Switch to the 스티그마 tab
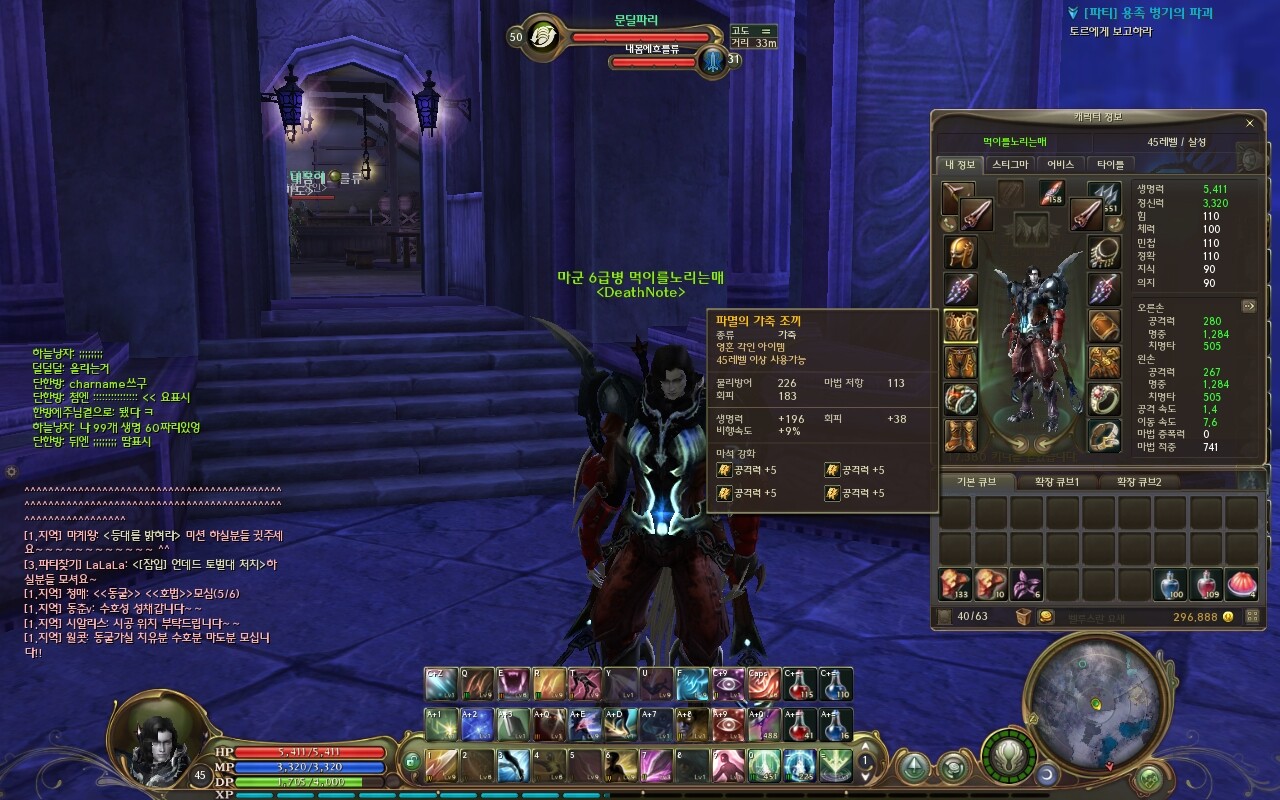1280x800 pixels. tap(1010, 164)
